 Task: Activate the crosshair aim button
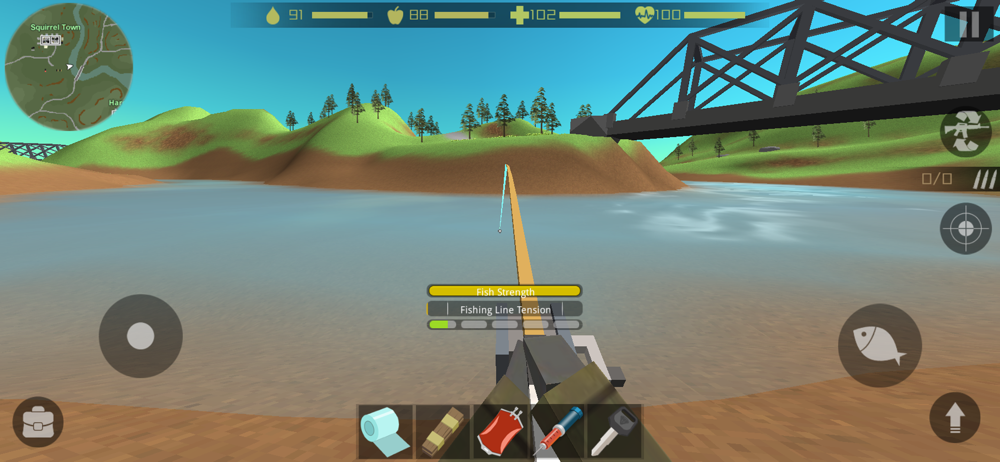pos(965,228)
